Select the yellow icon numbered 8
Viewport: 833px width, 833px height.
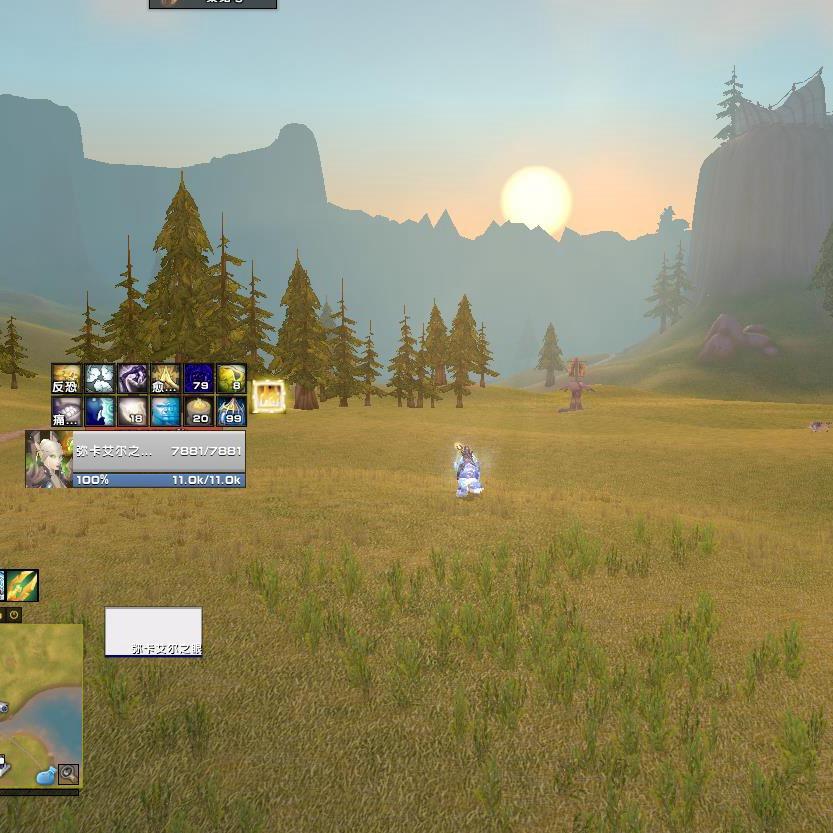231,379
